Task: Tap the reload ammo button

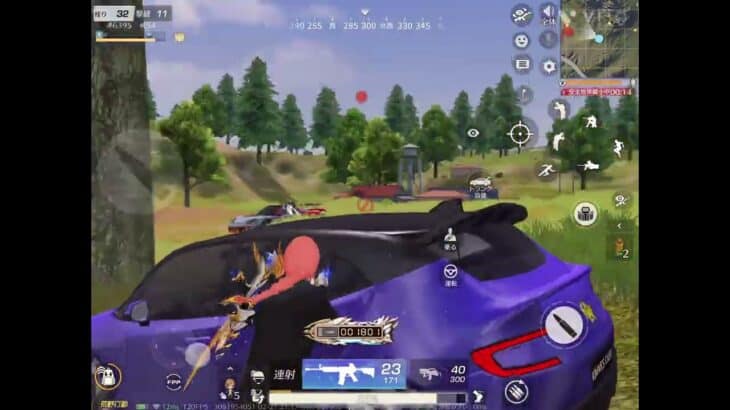Action: (516, 391)
